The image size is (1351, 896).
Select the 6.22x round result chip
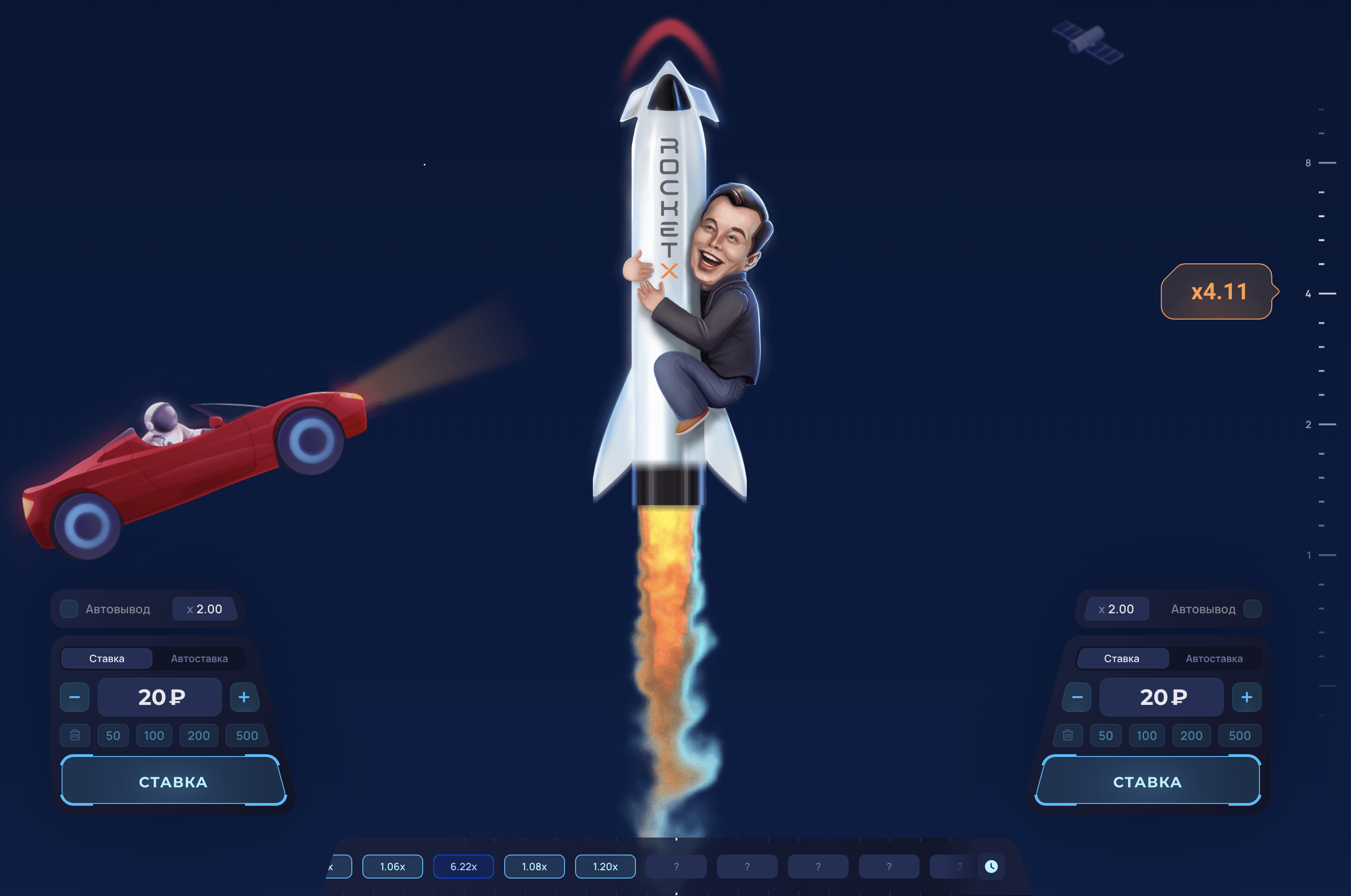pos(464,866)
